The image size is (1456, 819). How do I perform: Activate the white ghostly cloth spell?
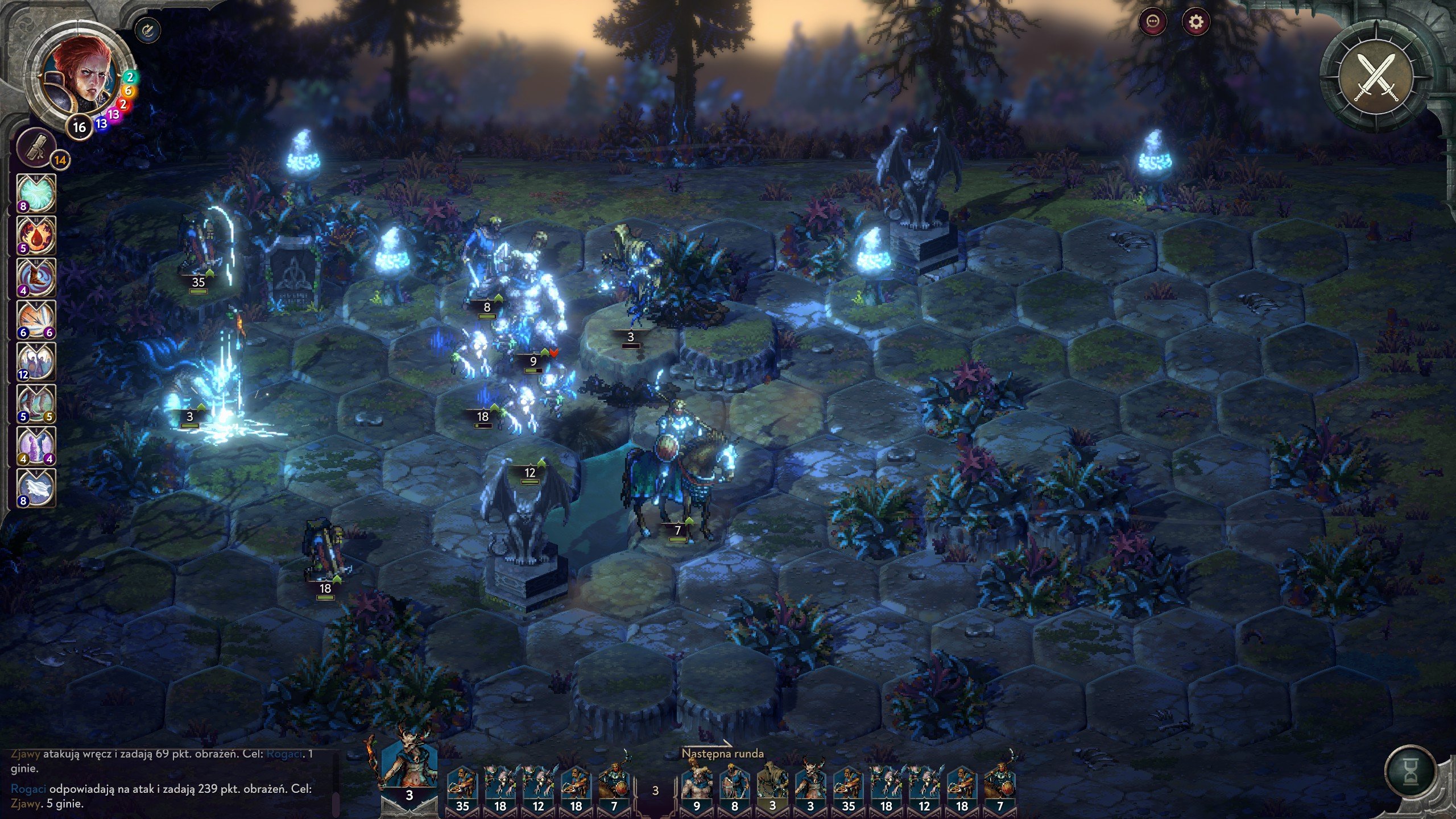point(36,487)
